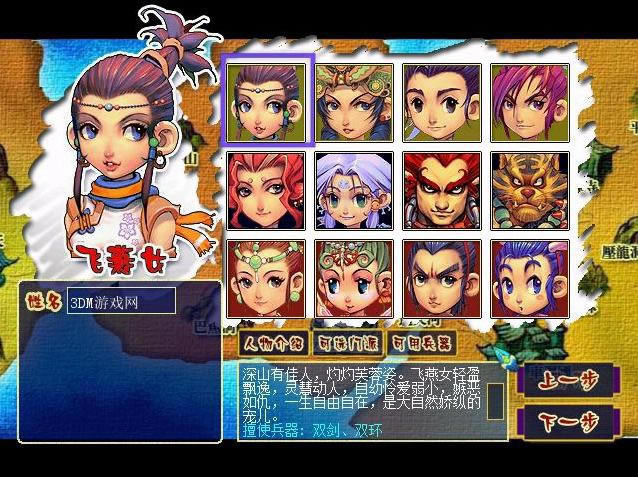
Task: Choose the red-haired fox woman portrait
Action: [267, 190]
